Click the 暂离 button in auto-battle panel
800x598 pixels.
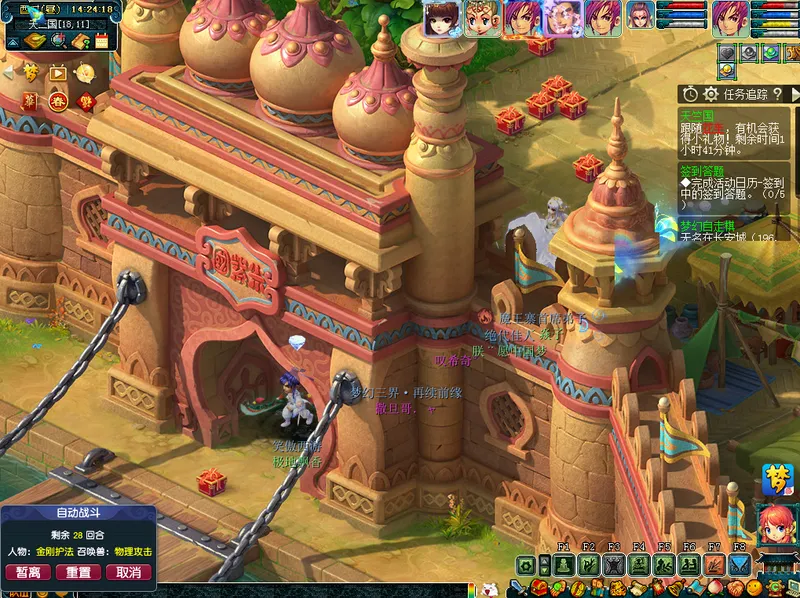tap(28, 573)
